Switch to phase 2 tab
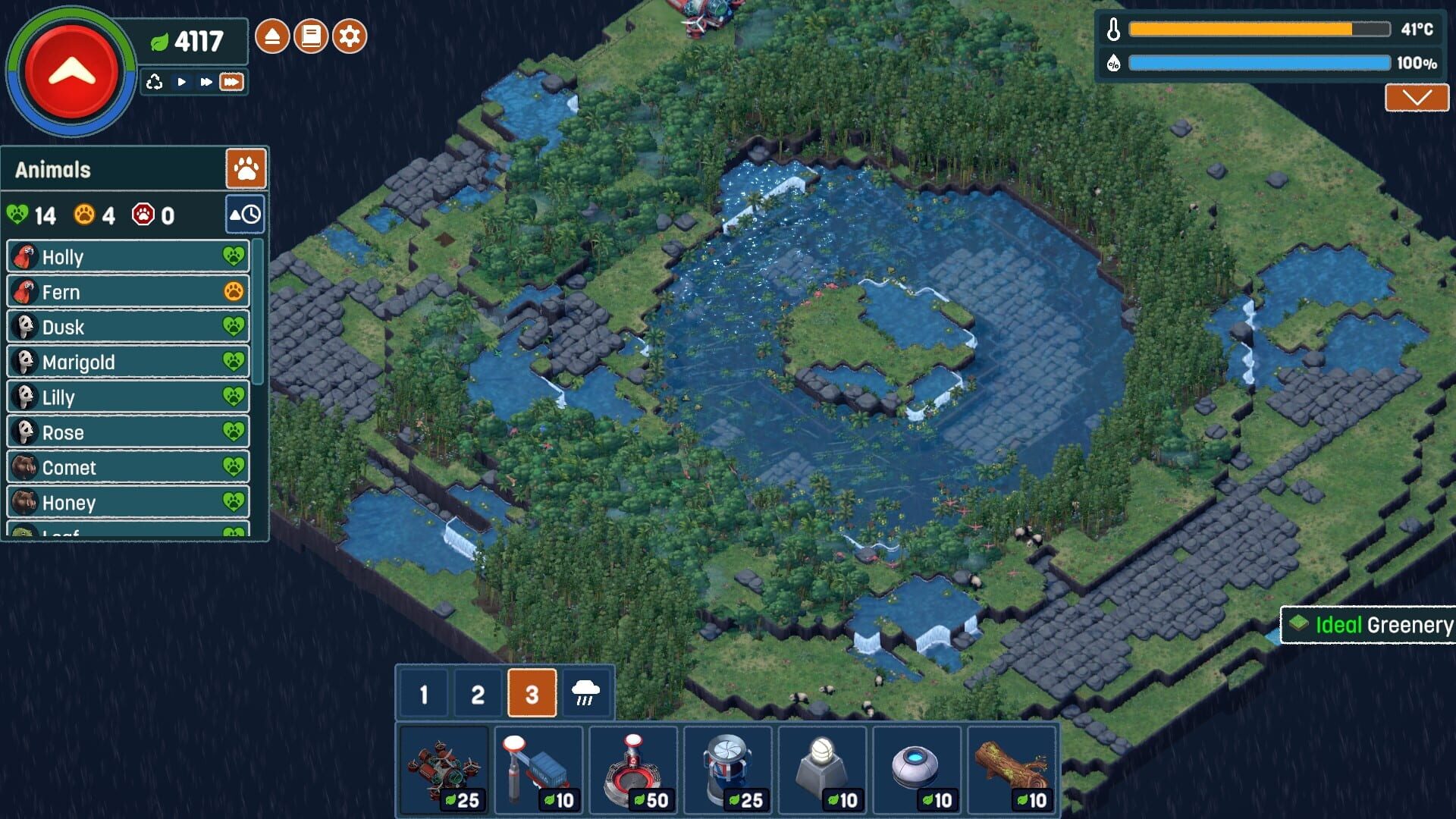The width and height of the screenshot is (1456, 819). click(477, 692)
